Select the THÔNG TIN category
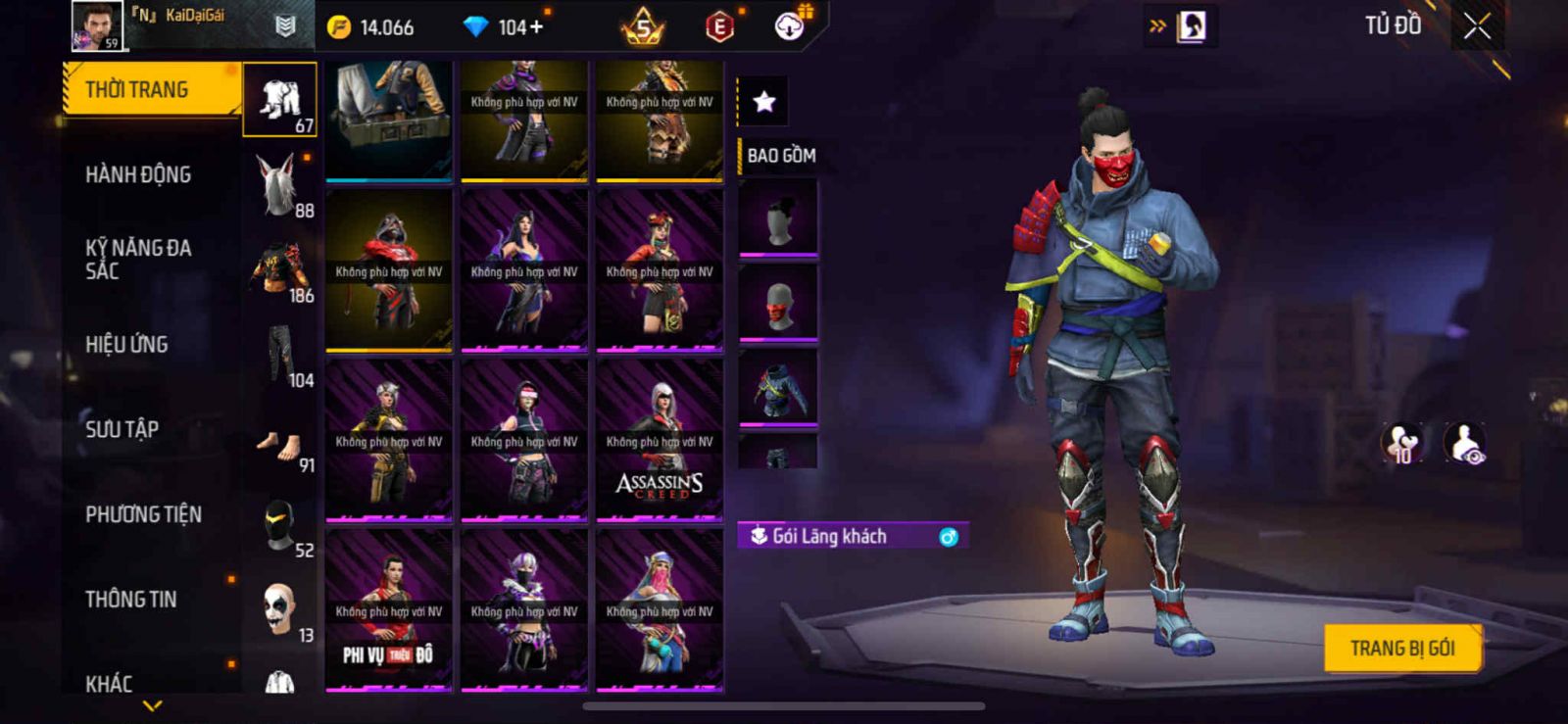This screenshot has height=724, width=1568. 130,600
